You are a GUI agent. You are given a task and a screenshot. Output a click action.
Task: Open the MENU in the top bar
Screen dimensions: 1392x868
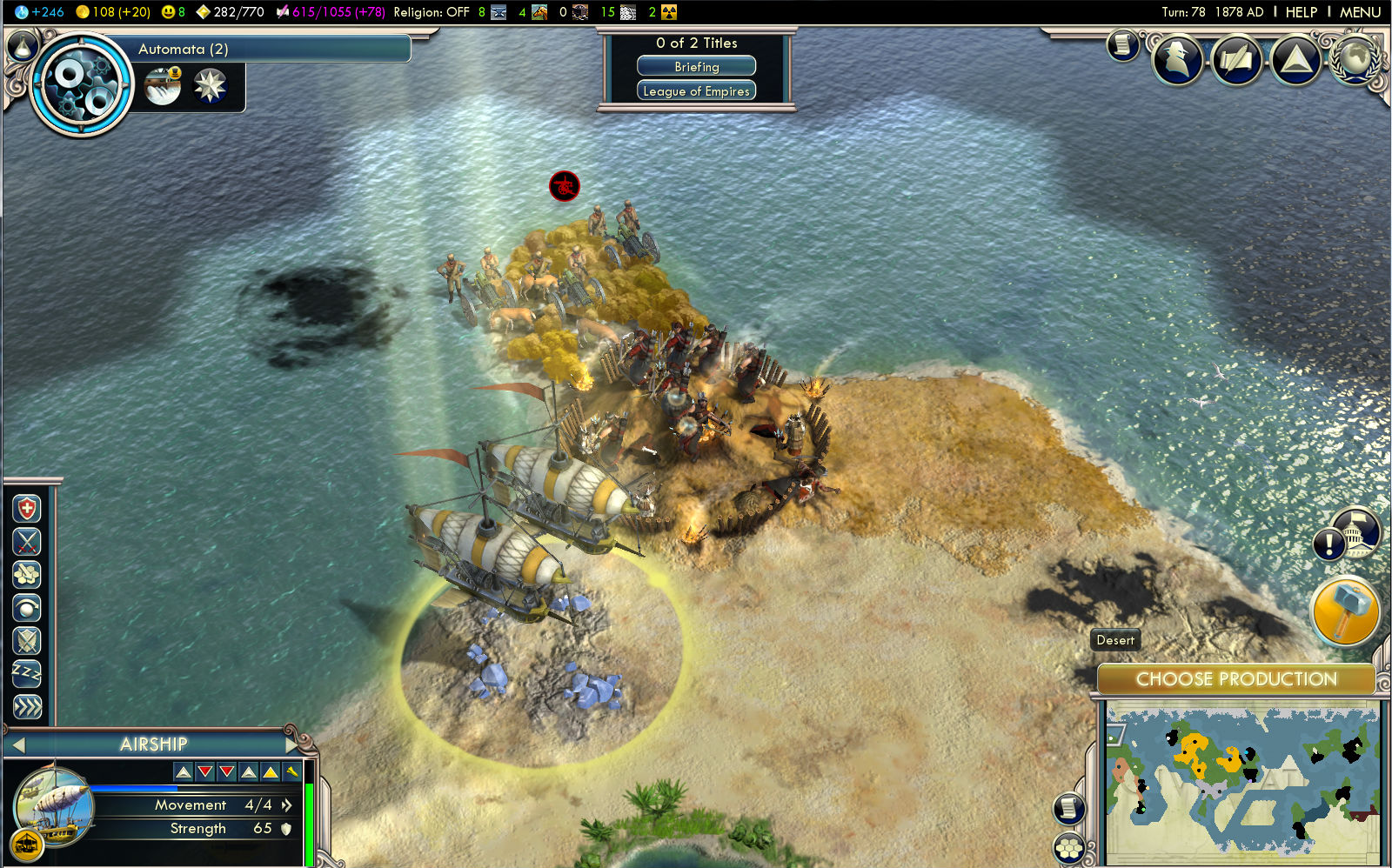(1360, 12)
